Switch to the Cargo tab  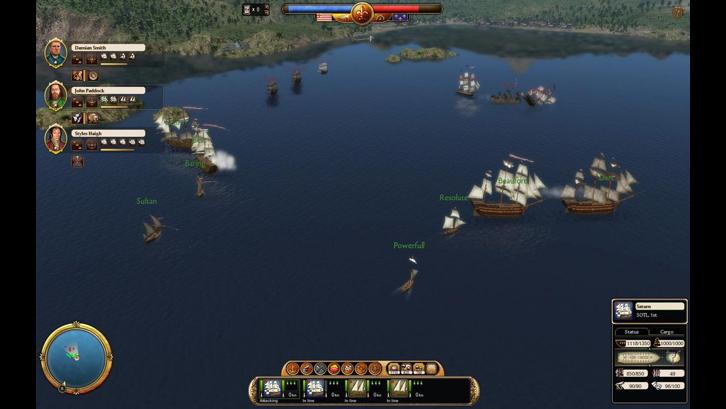coord(667,331)
